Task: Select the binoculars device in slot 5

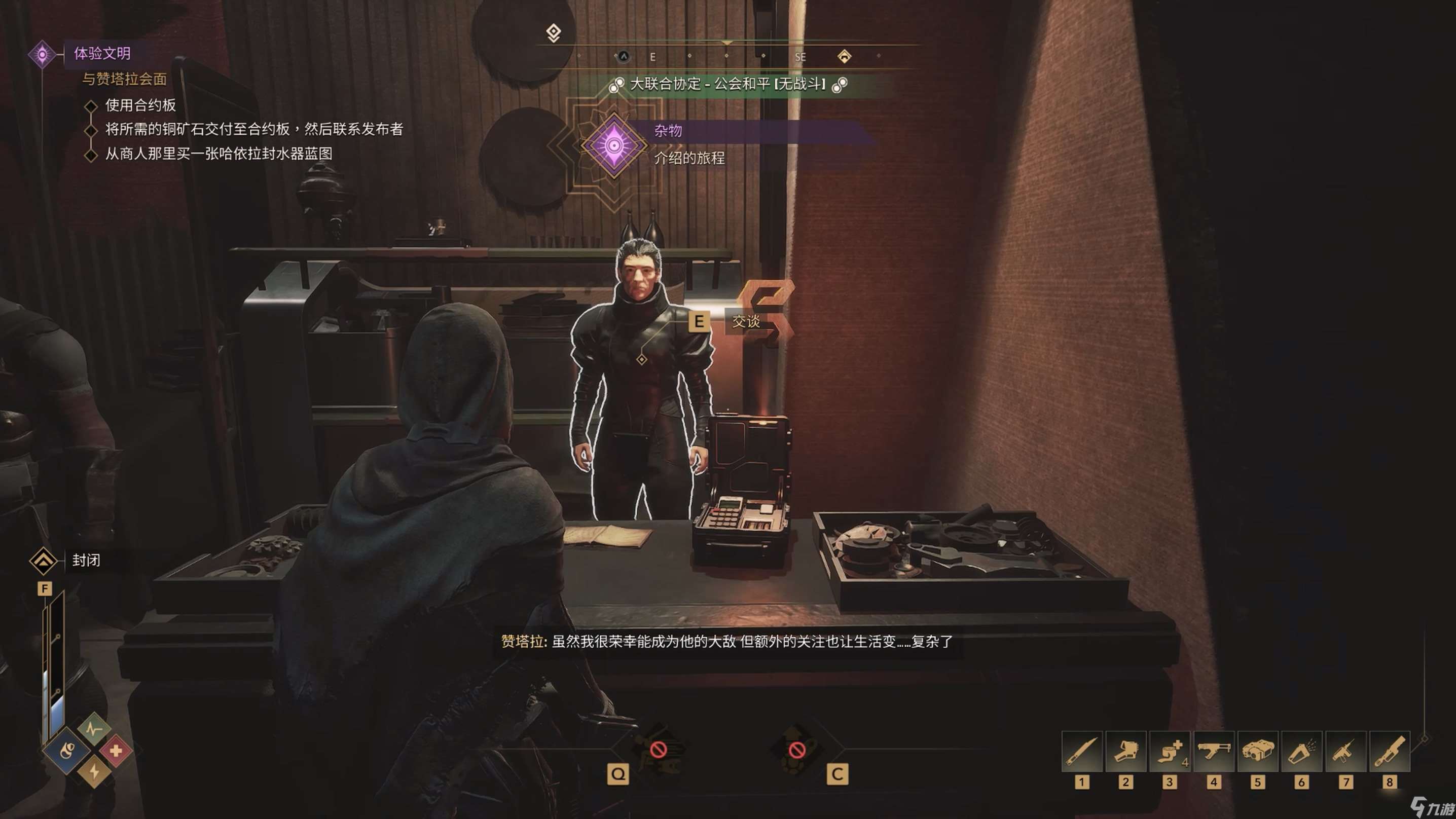Action: click(1258, 751)
